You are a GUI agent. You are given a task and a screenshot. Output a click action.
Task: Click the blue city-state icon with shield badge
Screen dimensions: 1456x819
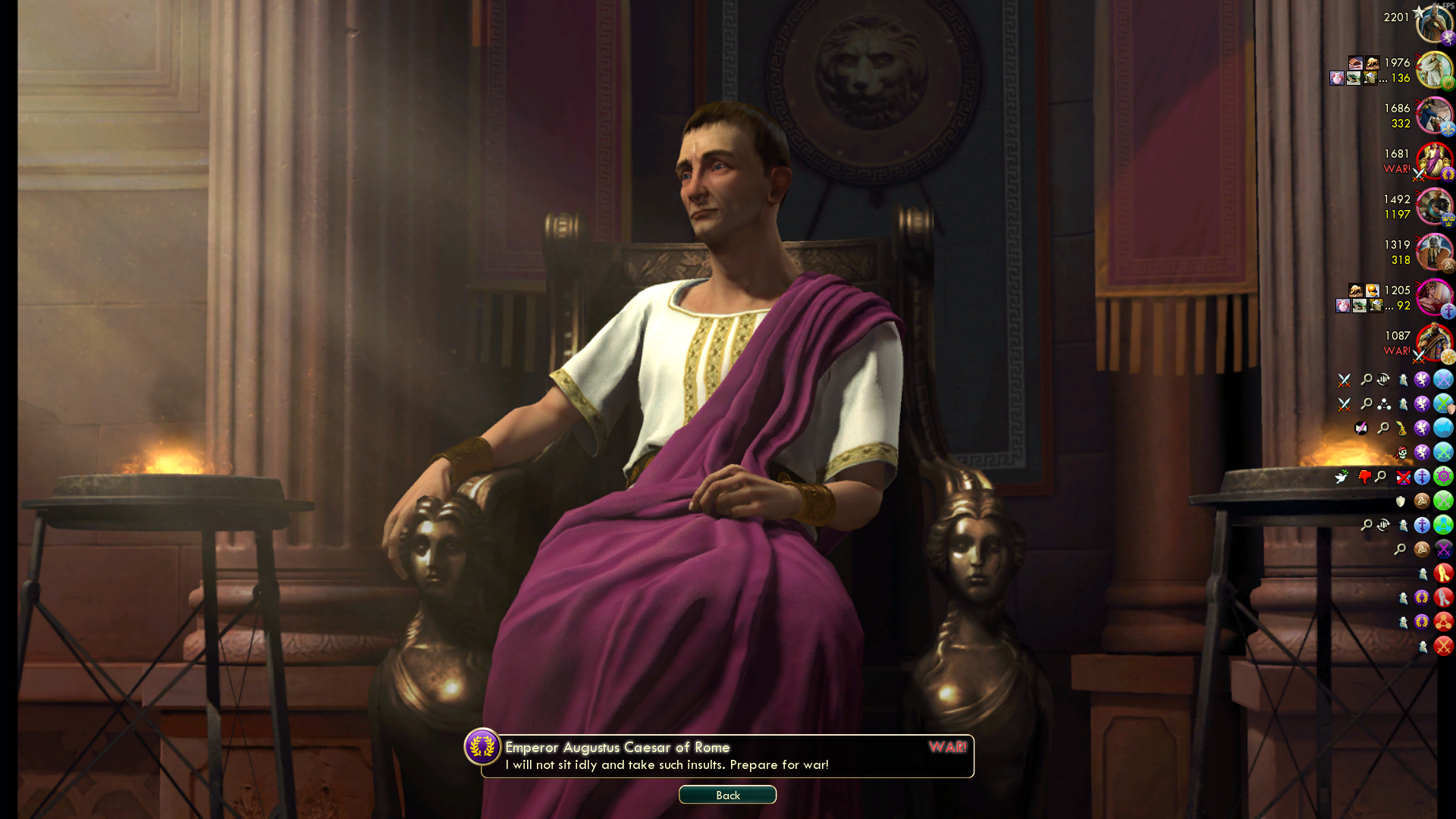1443,403
